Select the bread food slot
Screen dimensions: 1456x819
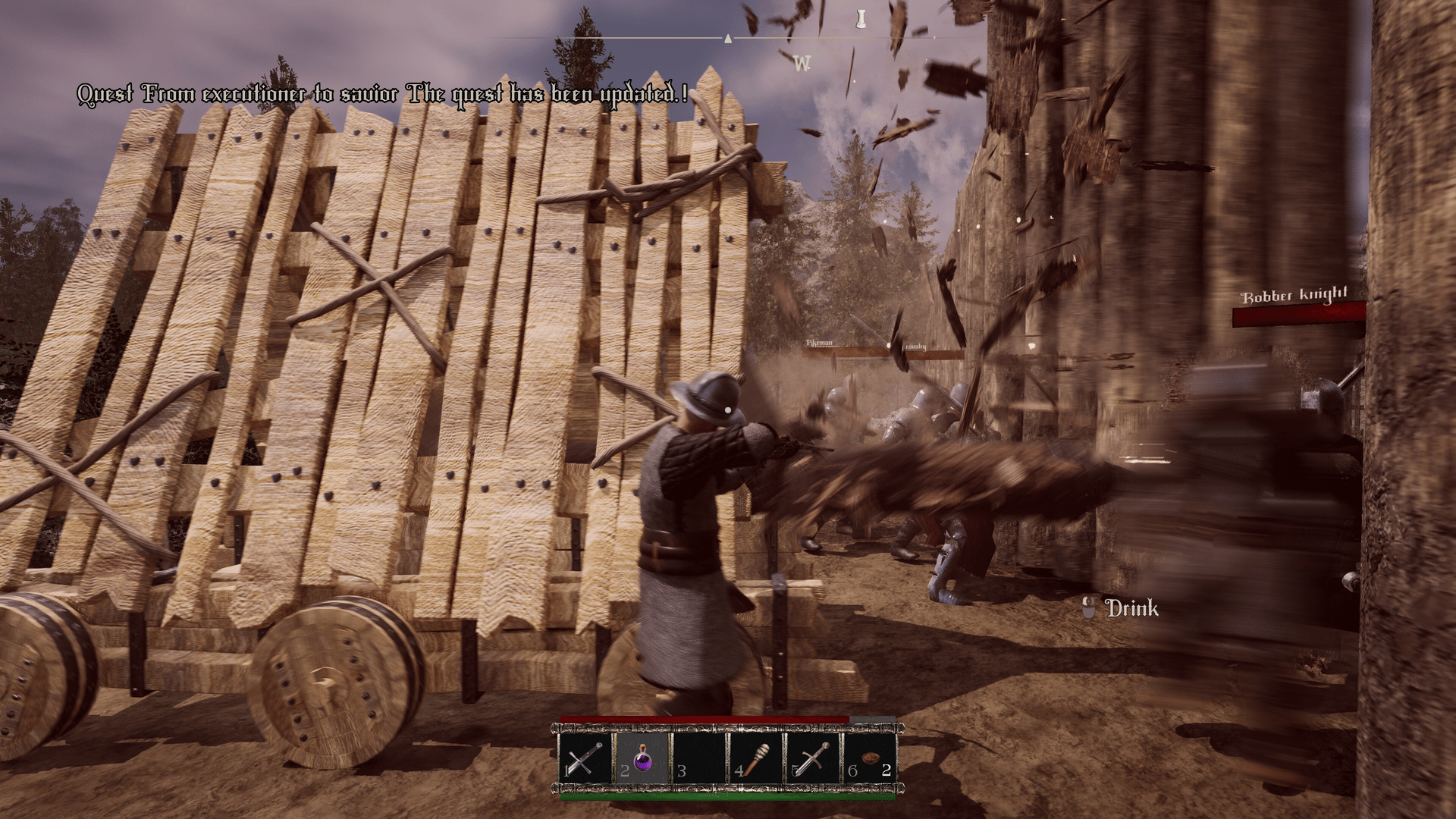tap(870, 758)
